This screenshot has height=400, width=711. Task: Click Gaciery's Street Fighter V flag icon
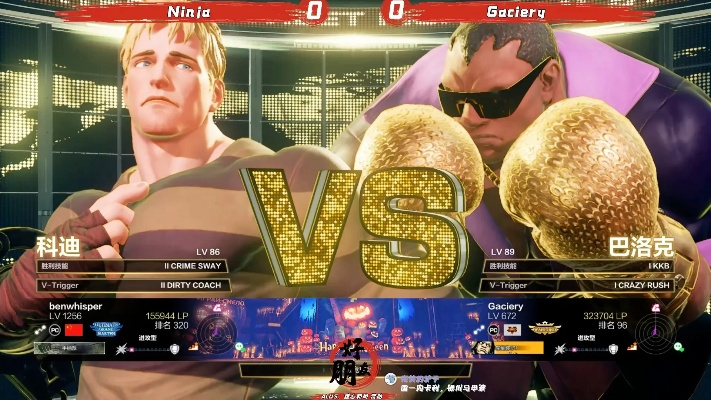coord(514,329)
